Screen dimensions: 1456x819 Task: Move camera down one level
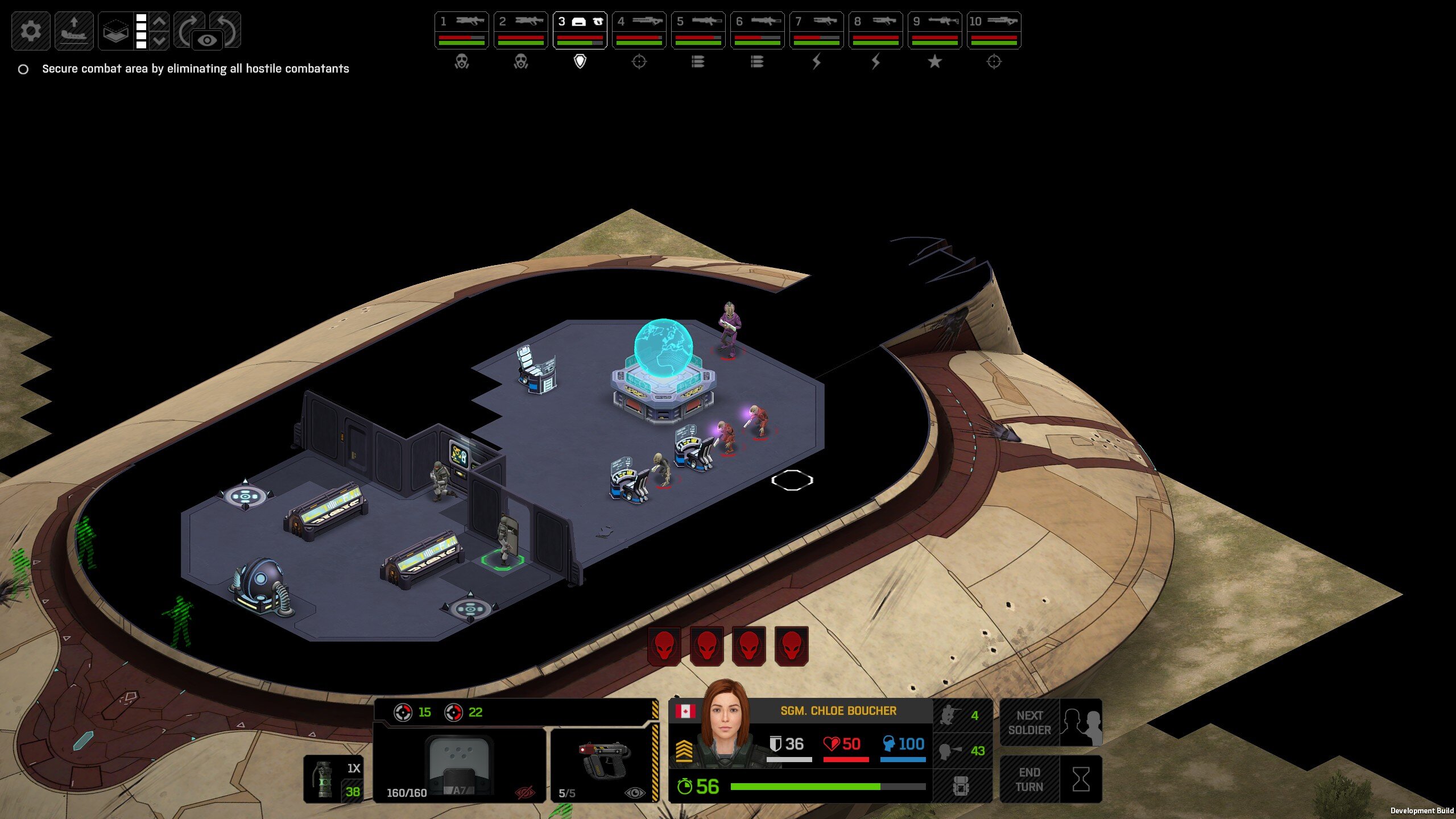click(x=160, y=40)
